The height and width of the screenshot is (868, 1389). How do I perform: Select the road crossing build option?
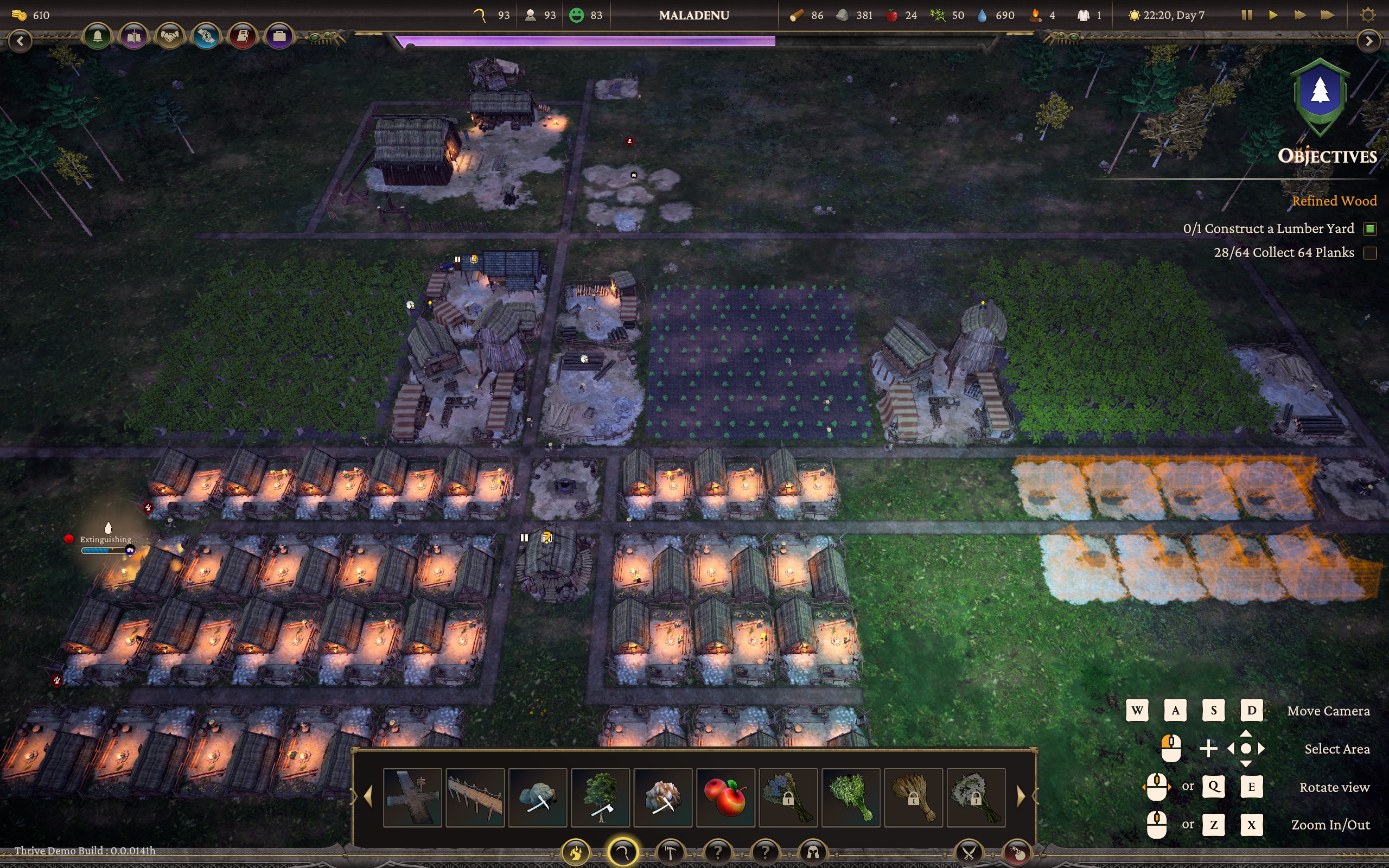point(412,797)
